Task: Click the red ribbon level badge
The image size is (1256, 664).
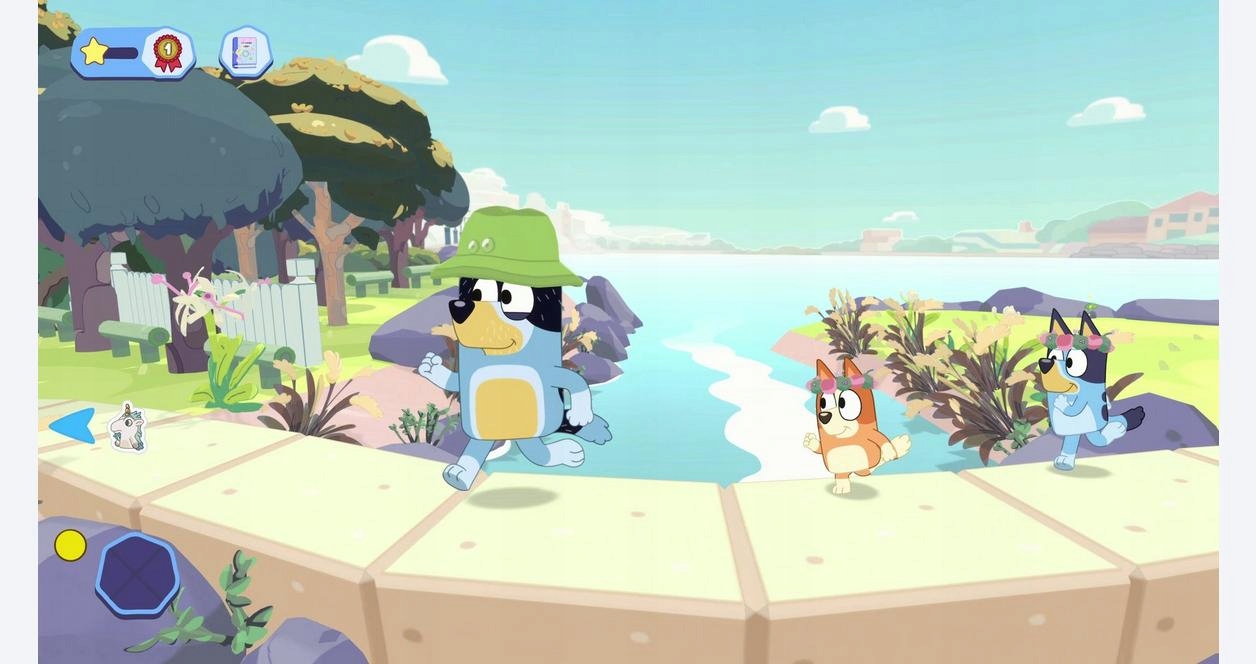Action: (167, 52)
